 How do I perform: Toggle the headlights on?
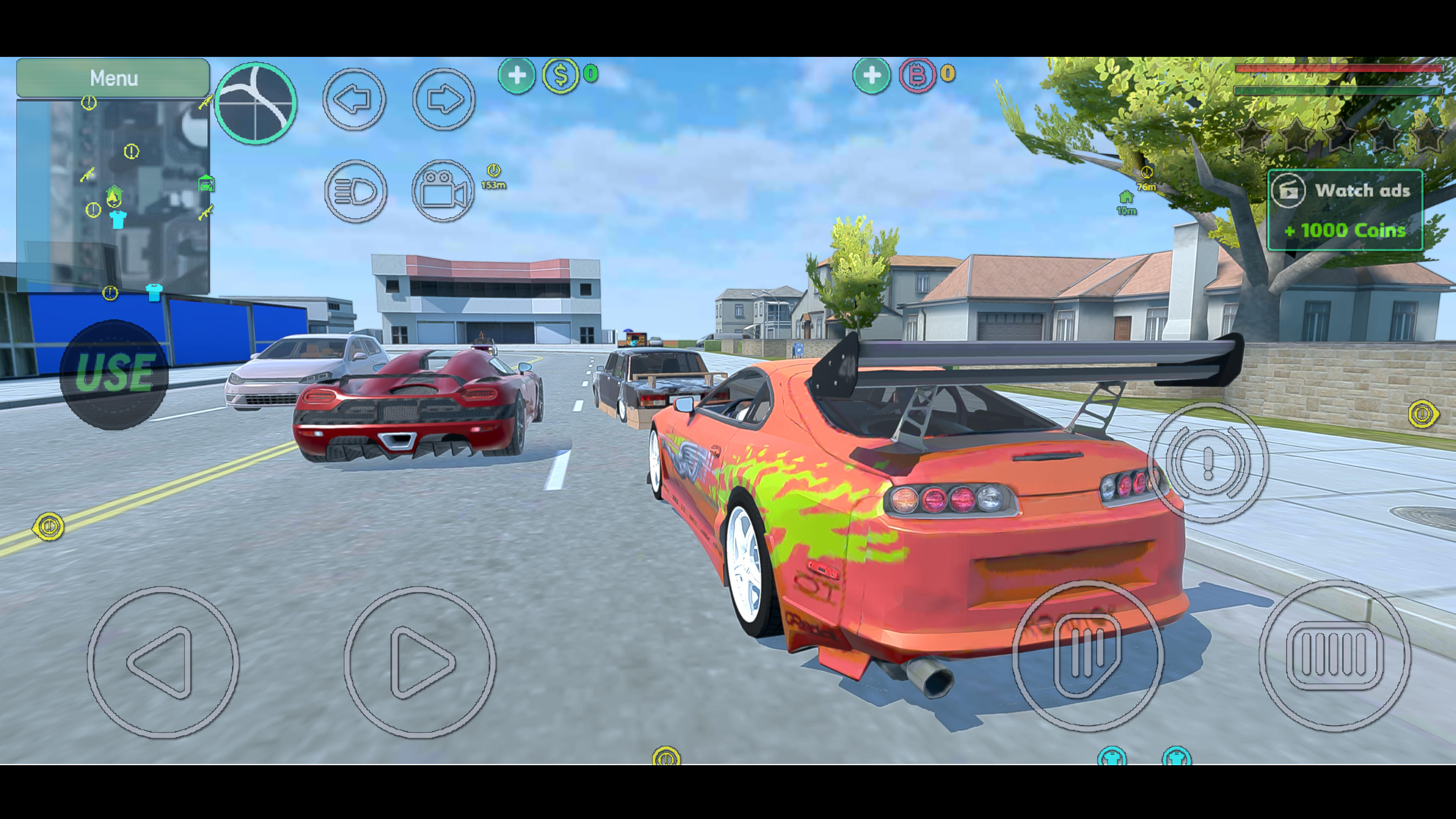356,190
